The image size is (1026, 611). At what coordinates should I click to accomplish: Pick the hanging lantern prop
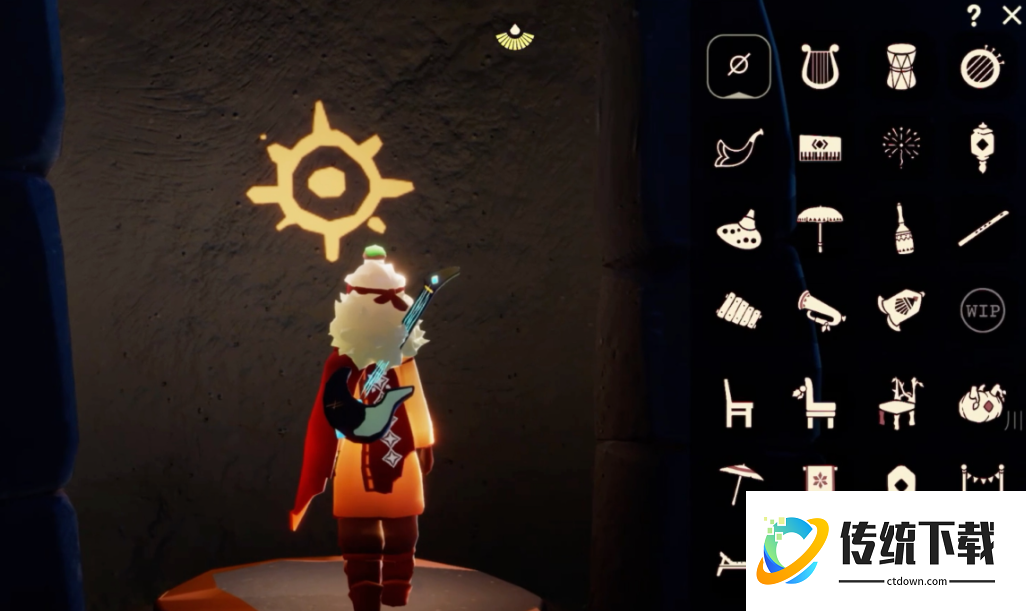coord(980,146)
